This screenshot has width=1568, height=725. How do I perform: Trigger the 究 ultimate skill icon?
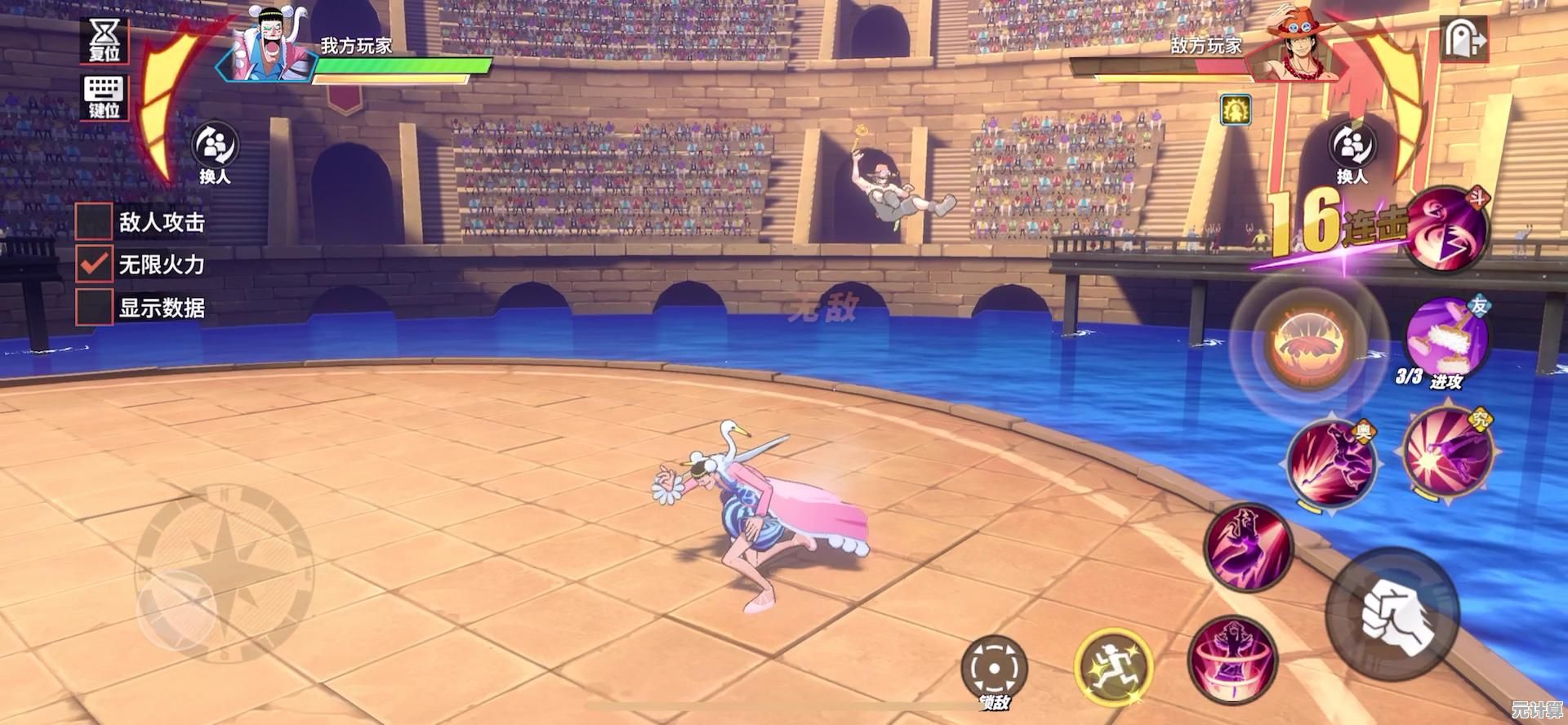(x=1447, y=453)
